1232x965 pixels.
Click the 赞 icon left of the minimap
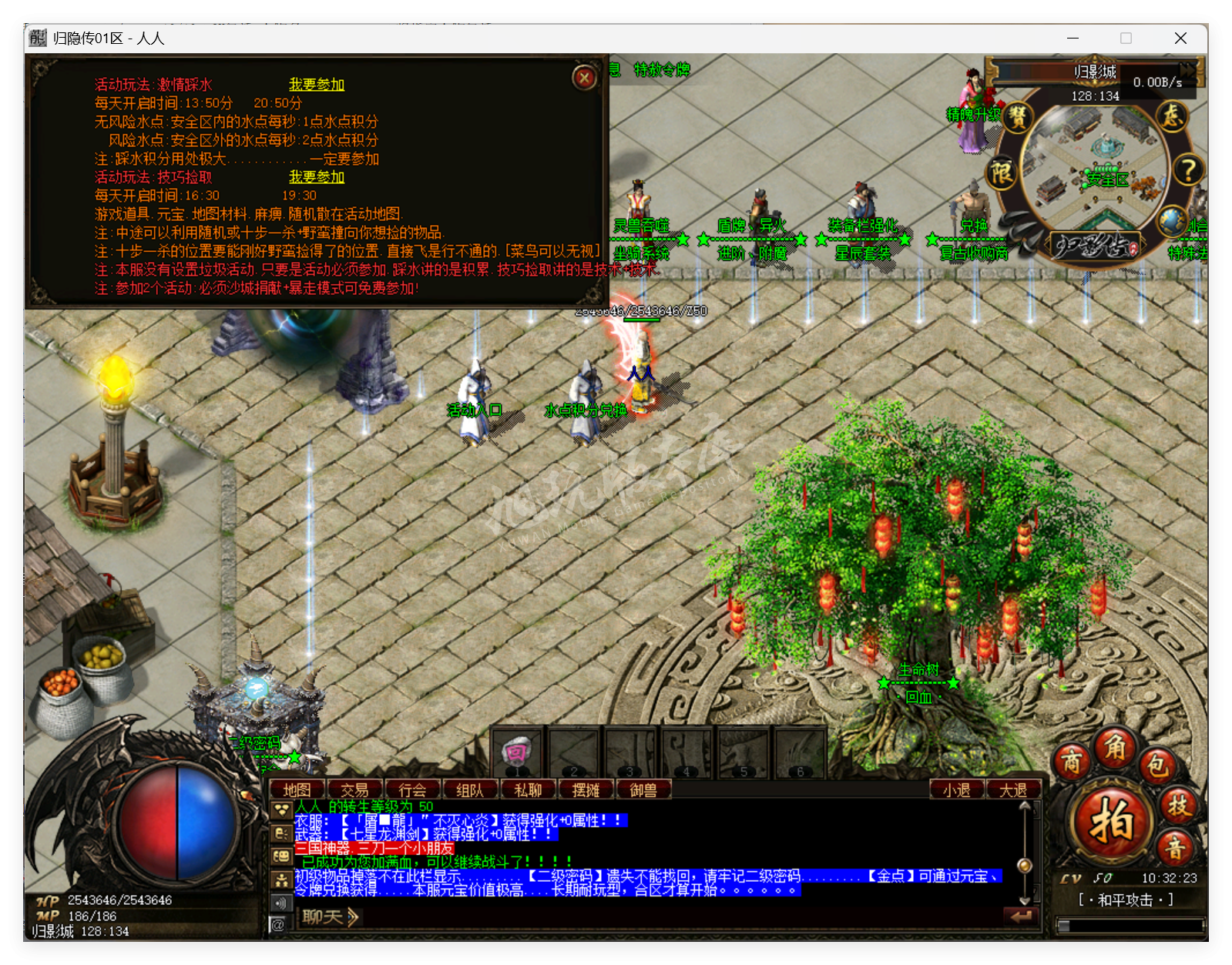pyautogui.click(x=1017, y=118)
